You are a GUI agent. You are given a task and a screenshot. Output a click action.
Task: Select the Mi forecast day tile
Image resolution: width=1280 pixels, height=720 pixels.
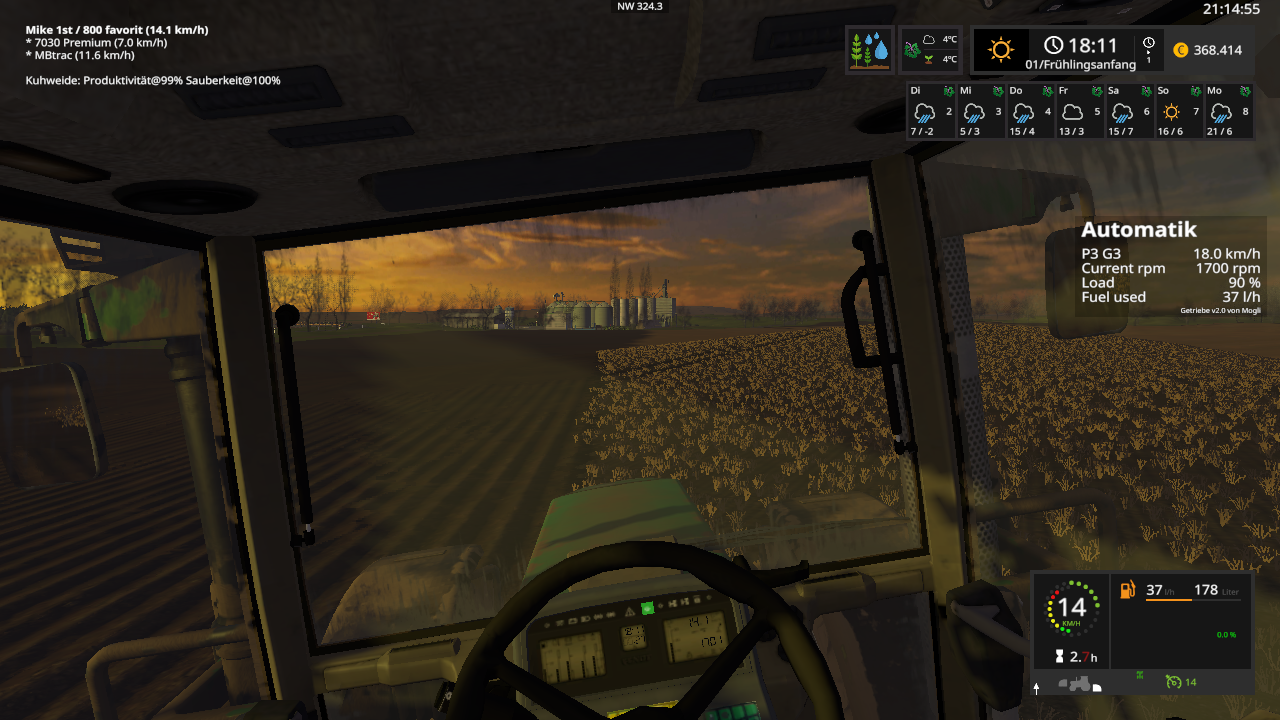pos(980,111)
